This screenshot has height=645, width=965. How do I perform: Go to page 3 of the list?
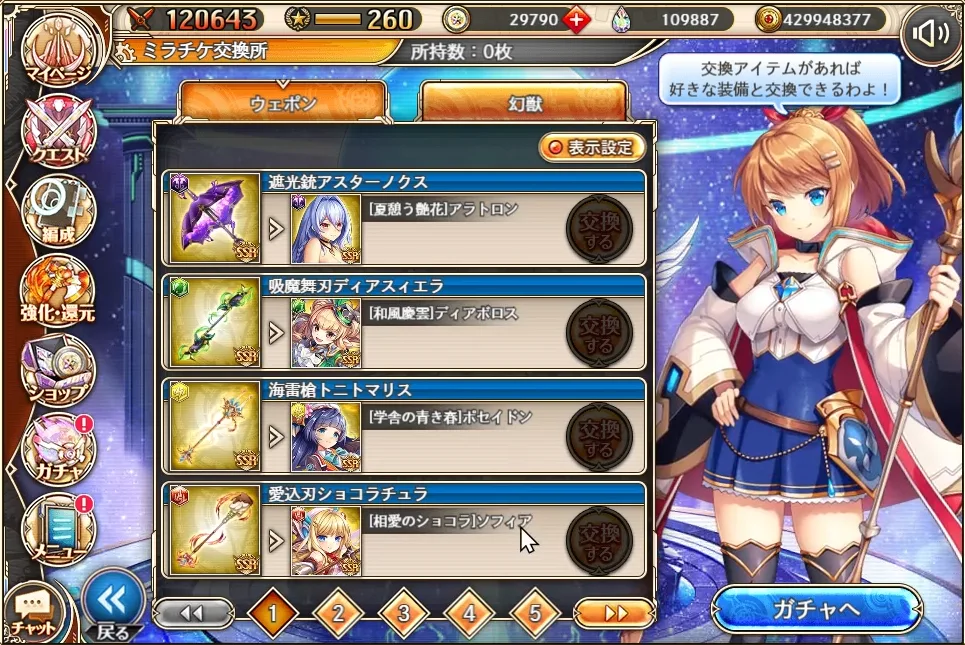pyautogui.click(x=403, y=613)
